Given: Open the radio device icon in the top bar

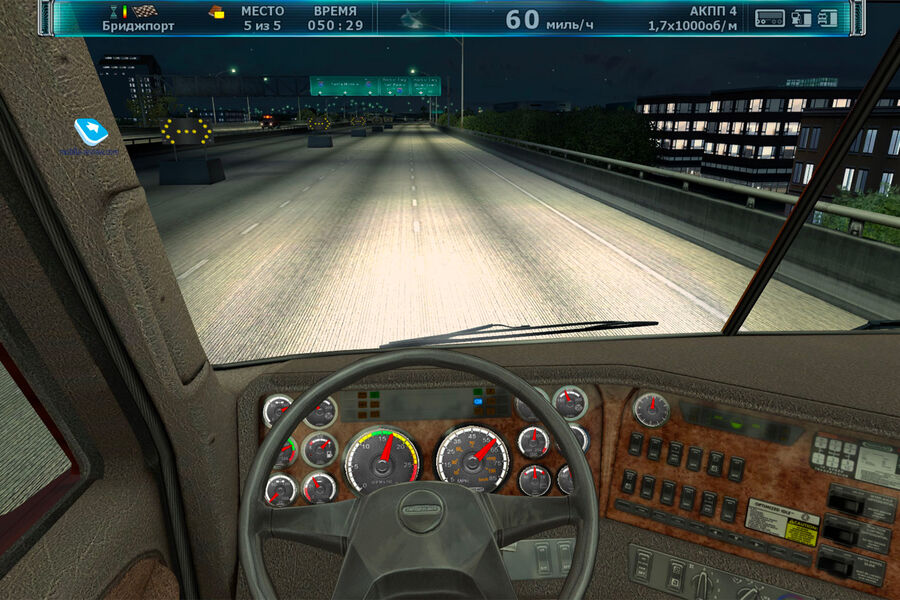Looking at the screenshot, I should coord(769,17).
